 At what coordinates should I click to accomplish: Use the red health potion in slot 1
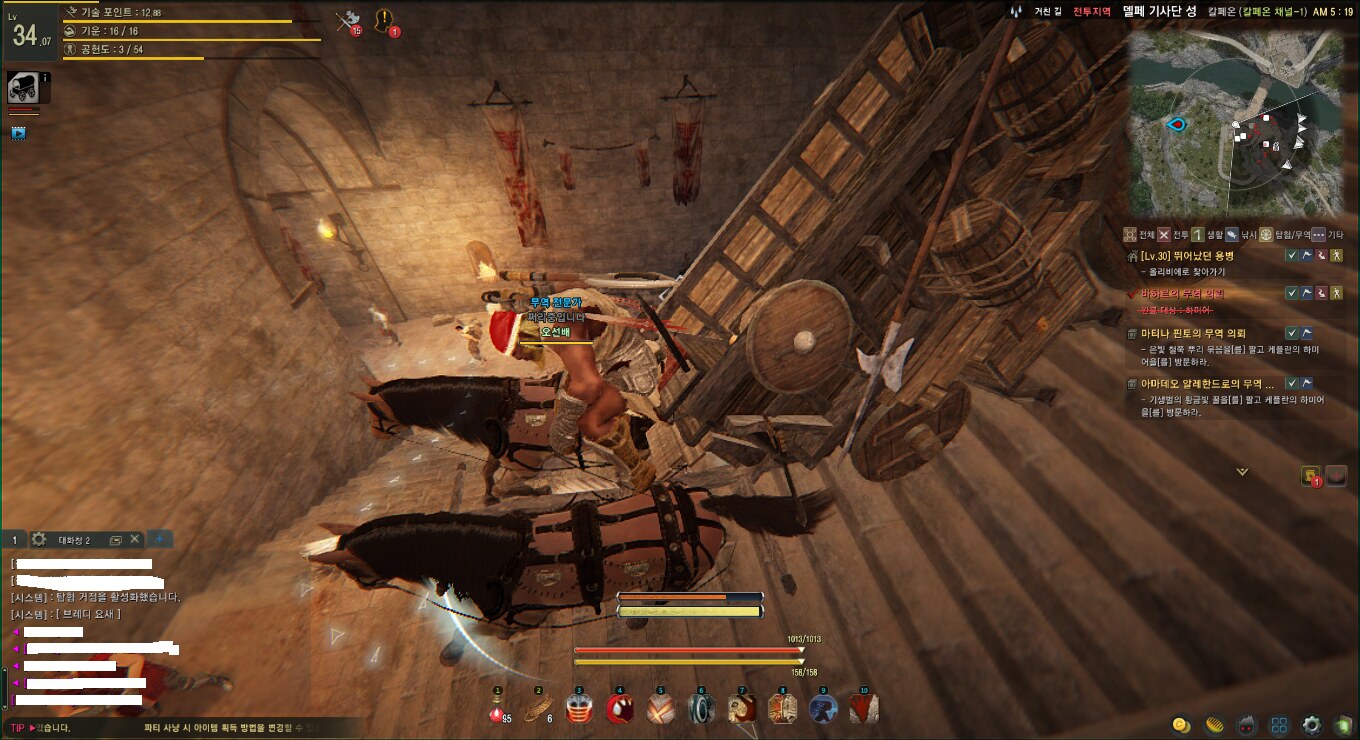pos(497,709)
